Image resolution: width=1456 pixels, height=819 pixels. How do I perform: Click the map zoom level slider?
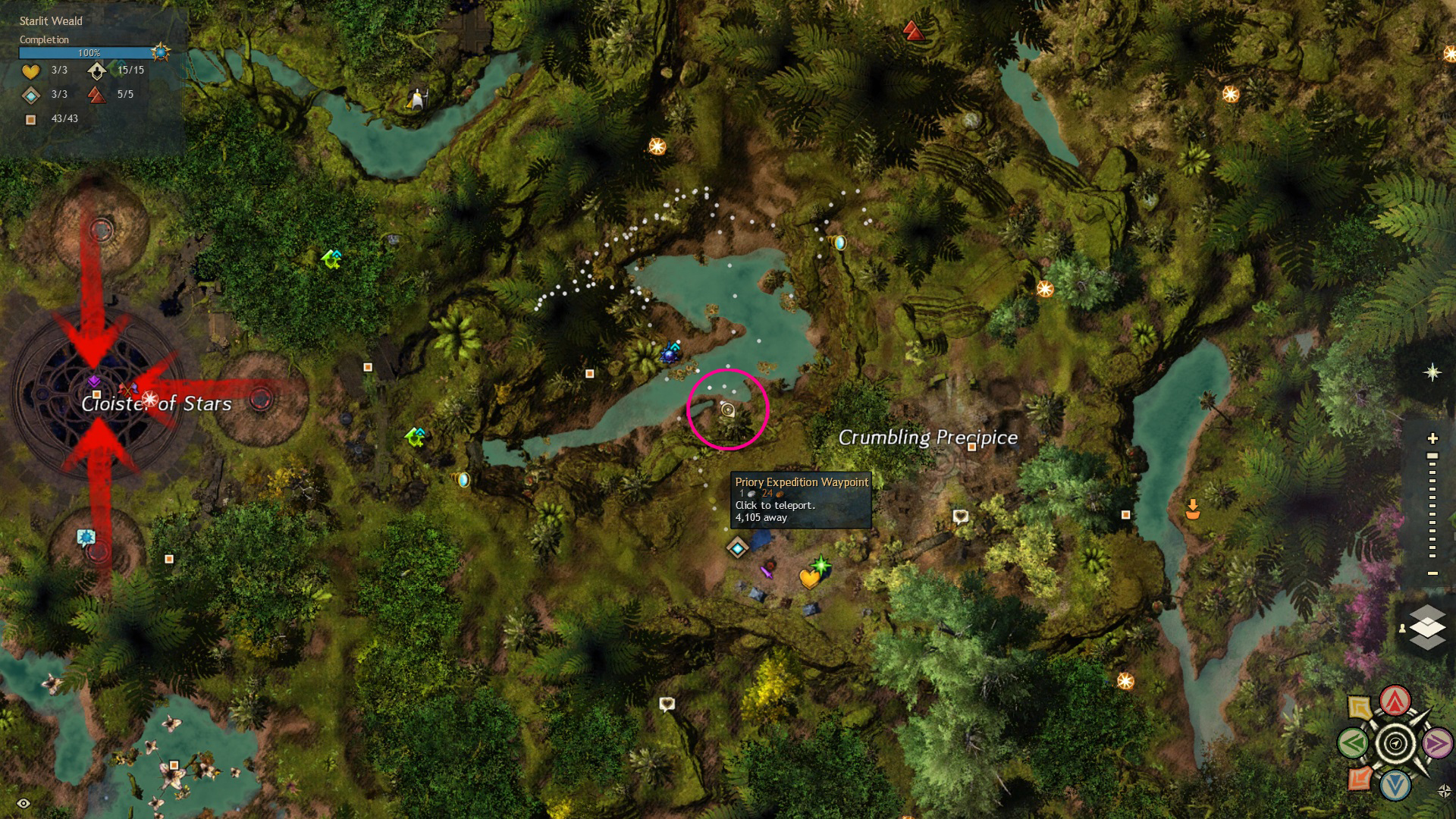click(x=1432, y=506)
